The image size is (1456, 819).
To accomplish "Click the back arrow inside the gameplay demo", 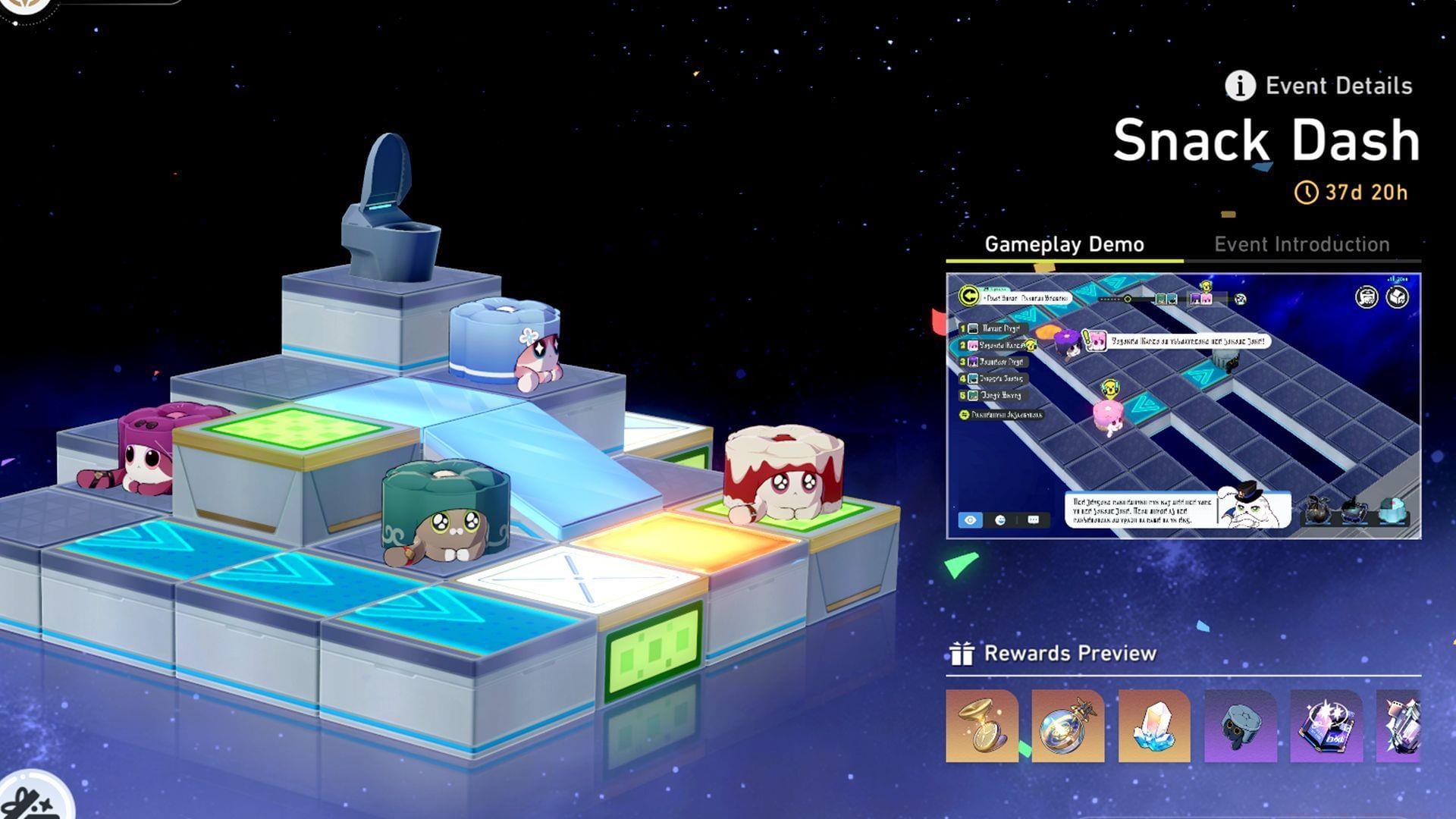I will pos(969,296).
